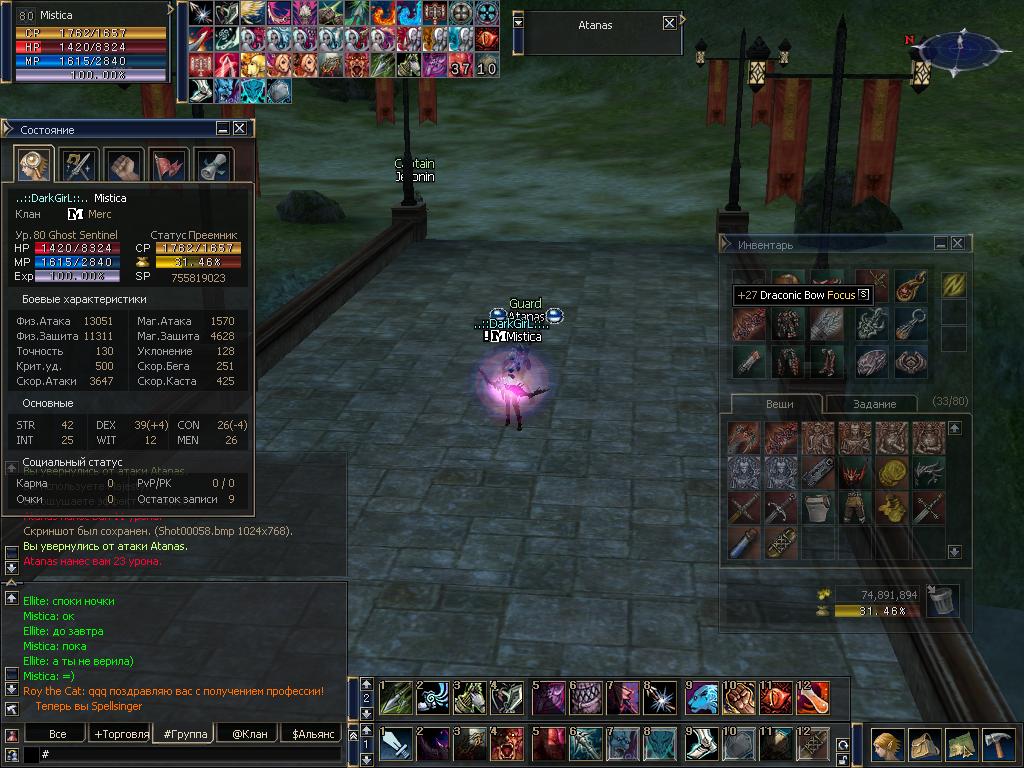This screenshot has width=1024, height=768.
Task: Click the chat text input field
Action: click(x=190, y=754)
